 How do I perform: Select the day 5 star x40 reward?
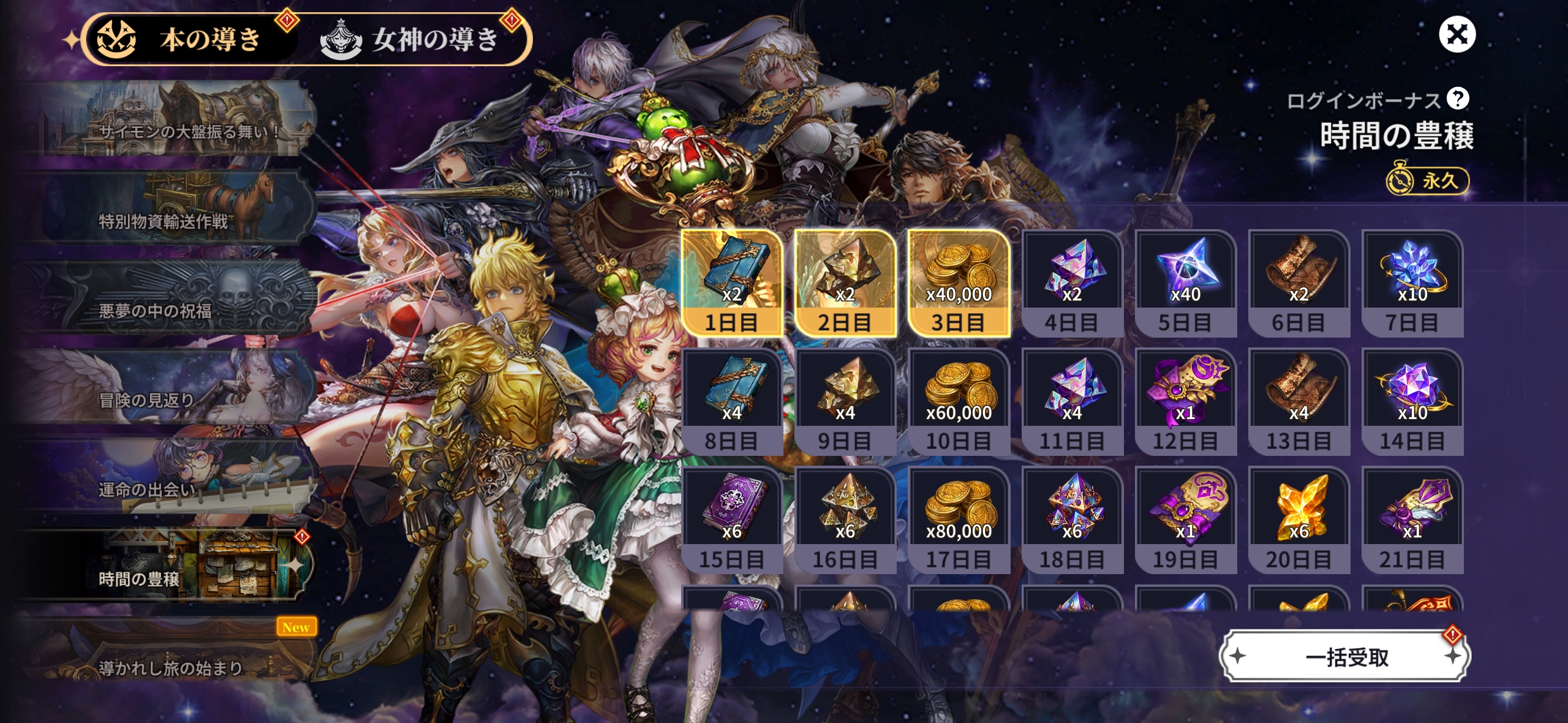coord(1185,283)
